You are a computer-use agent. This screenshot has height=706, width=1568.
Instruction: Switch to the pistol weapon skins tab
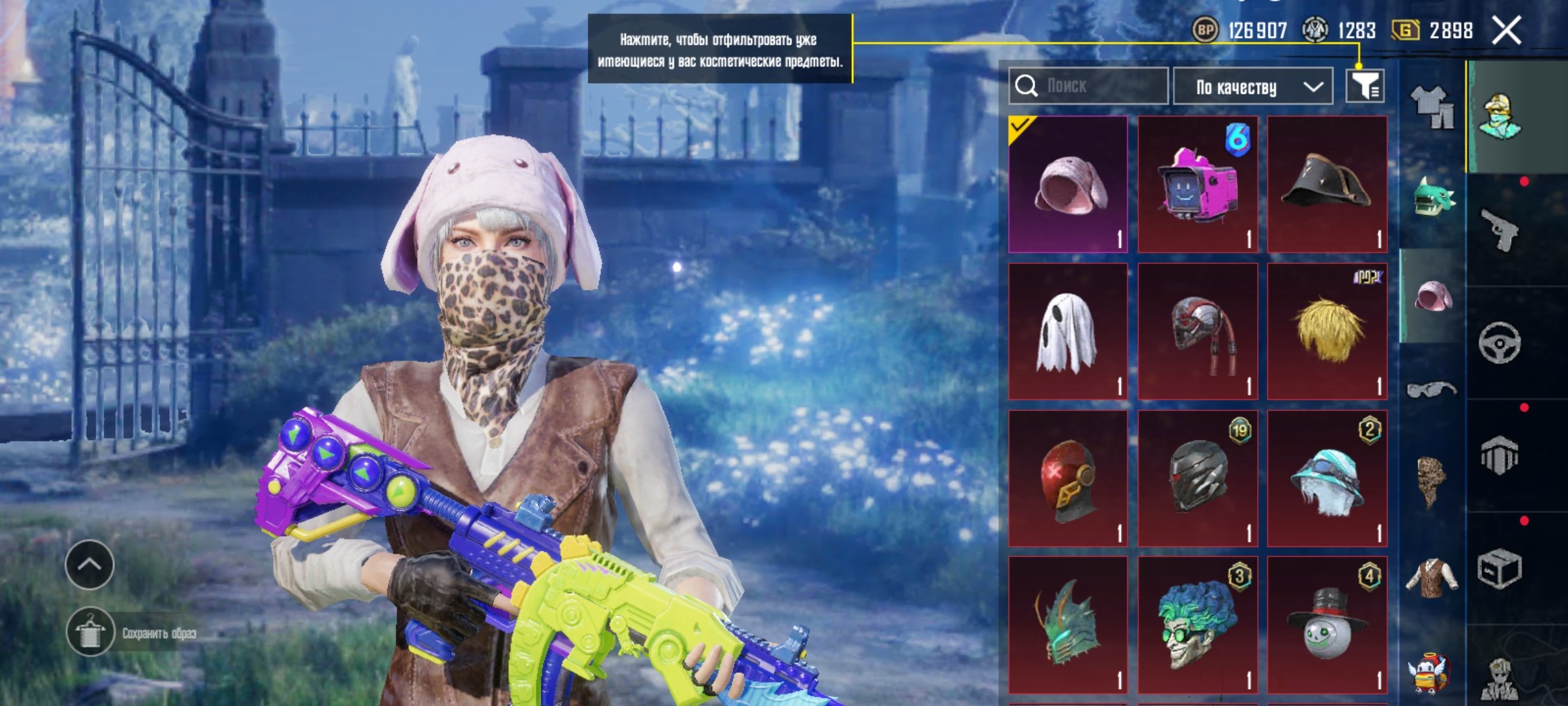pyautogui.click(x=1499, y=229)
